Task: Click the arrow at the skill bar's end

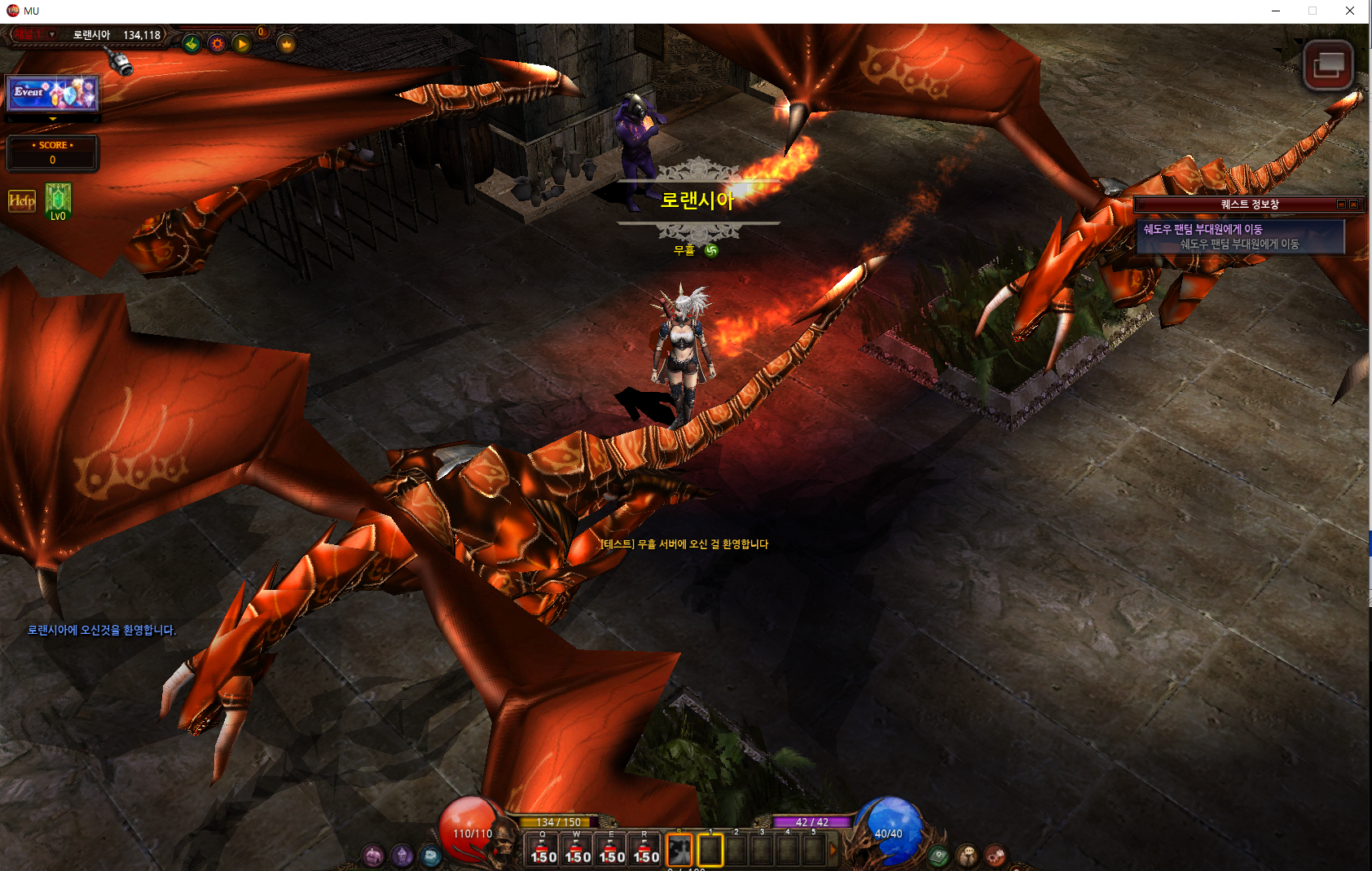Action: (x=833, y=851)
